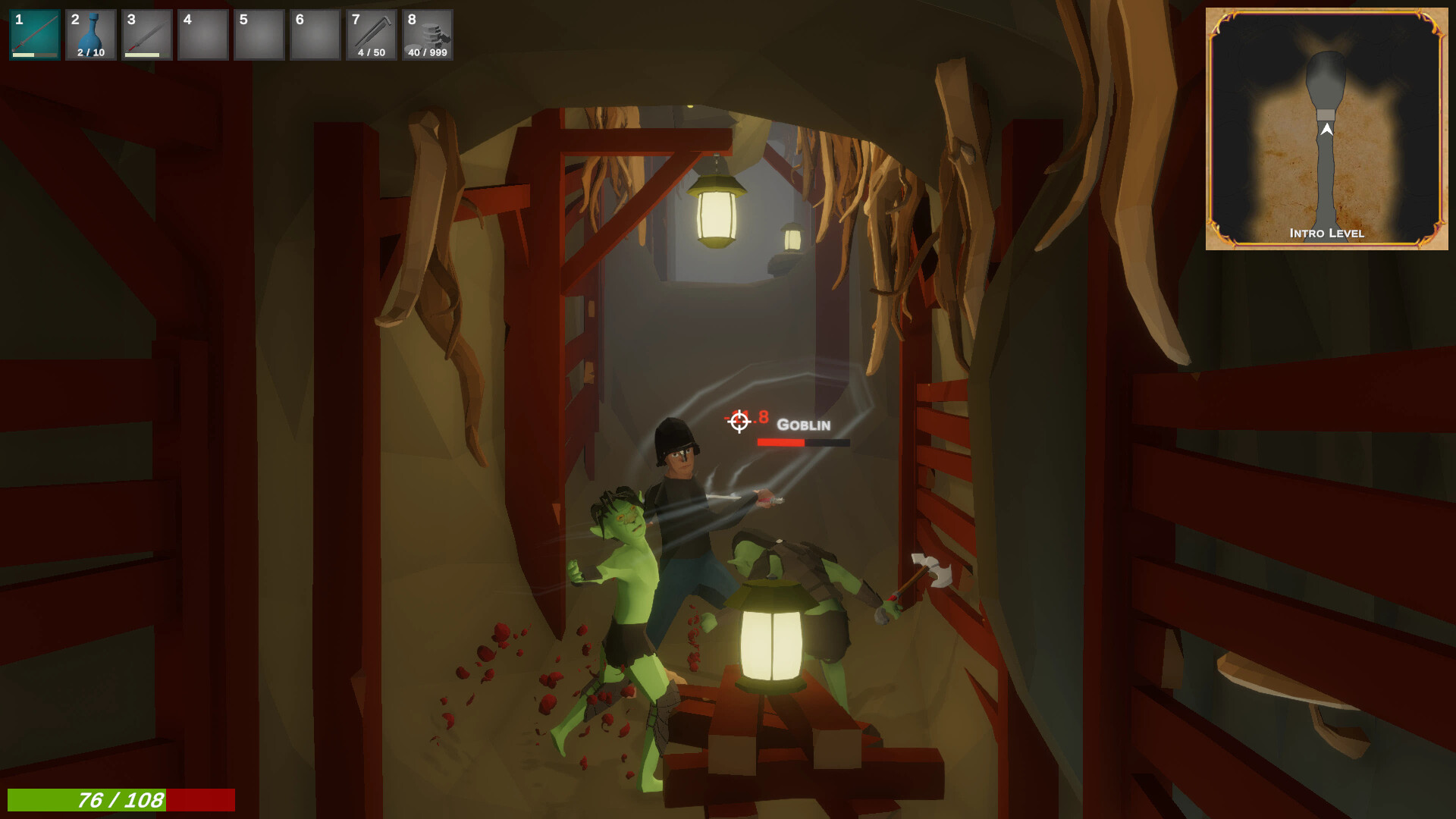This screenshot has height=819, width=1456.
Task: Click the 40 / 999 coin counter in slot 8
Action: point(427,52)
